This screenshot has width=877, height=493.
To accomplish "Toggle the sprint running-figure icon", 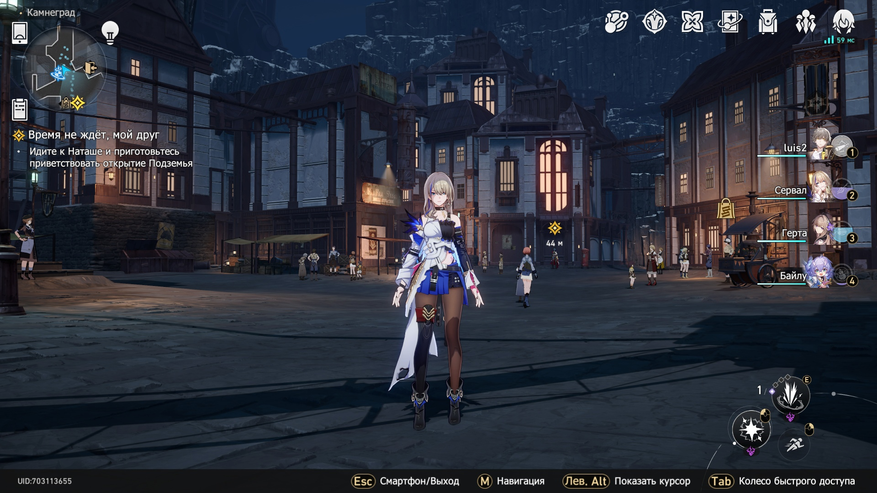I will [794, 443].
